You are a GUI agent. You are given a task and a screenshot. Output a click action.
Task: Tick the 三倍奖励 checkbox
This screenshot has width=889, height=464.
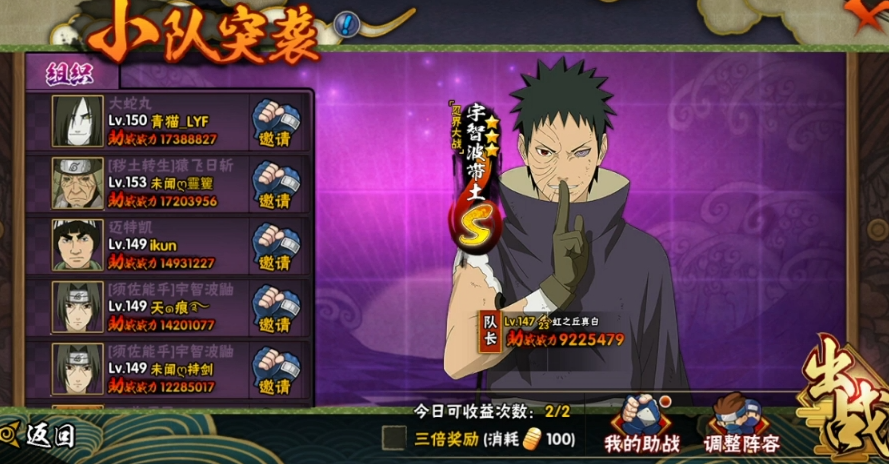tap(395, 437)
